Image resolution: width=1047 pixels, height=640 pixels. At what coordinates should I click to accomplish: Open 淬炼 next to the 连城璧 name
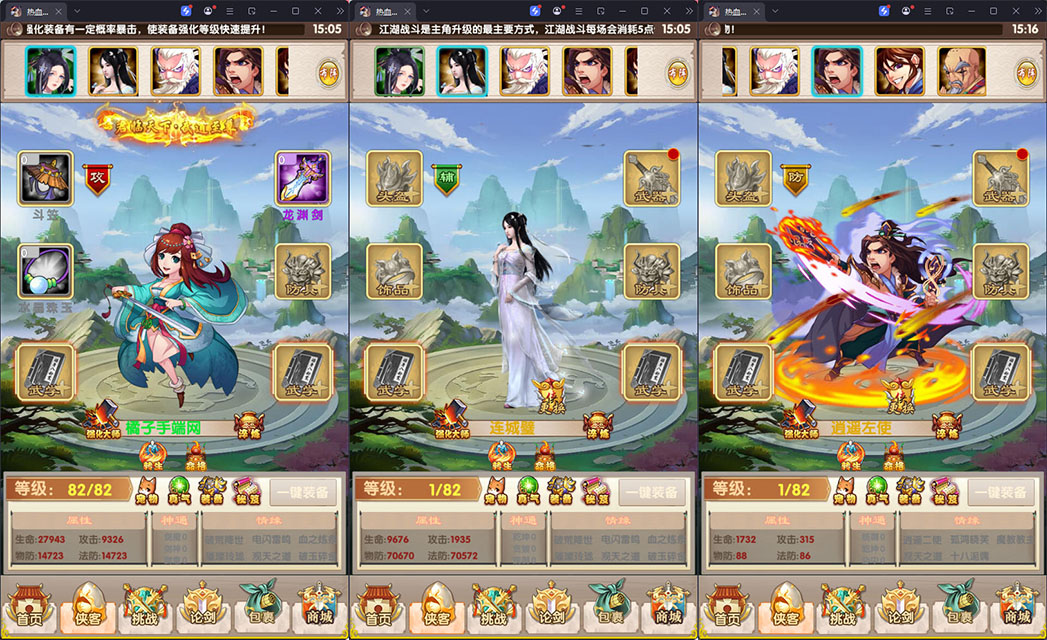click(x=599, y=426)
